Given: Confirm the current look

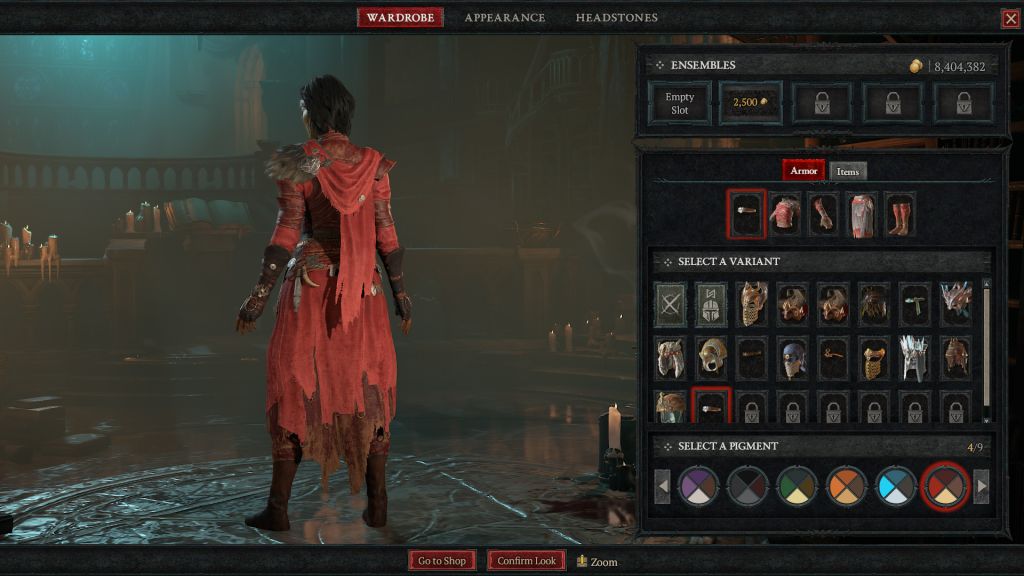Looking at the screenshot, I should [x=526, y=561].
